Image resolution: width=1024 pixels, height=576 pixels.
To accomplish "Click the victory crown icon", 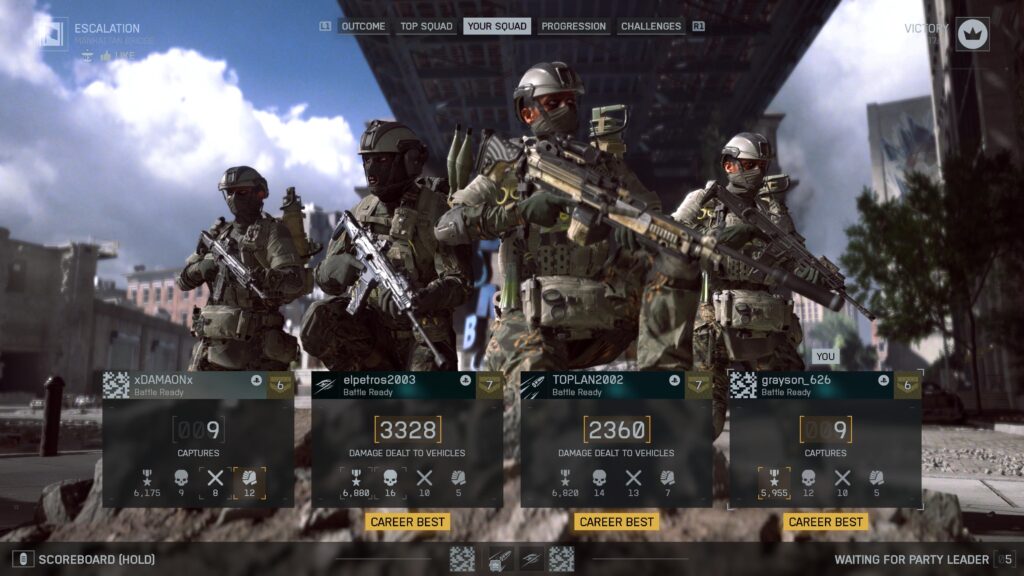I will 972,34.
